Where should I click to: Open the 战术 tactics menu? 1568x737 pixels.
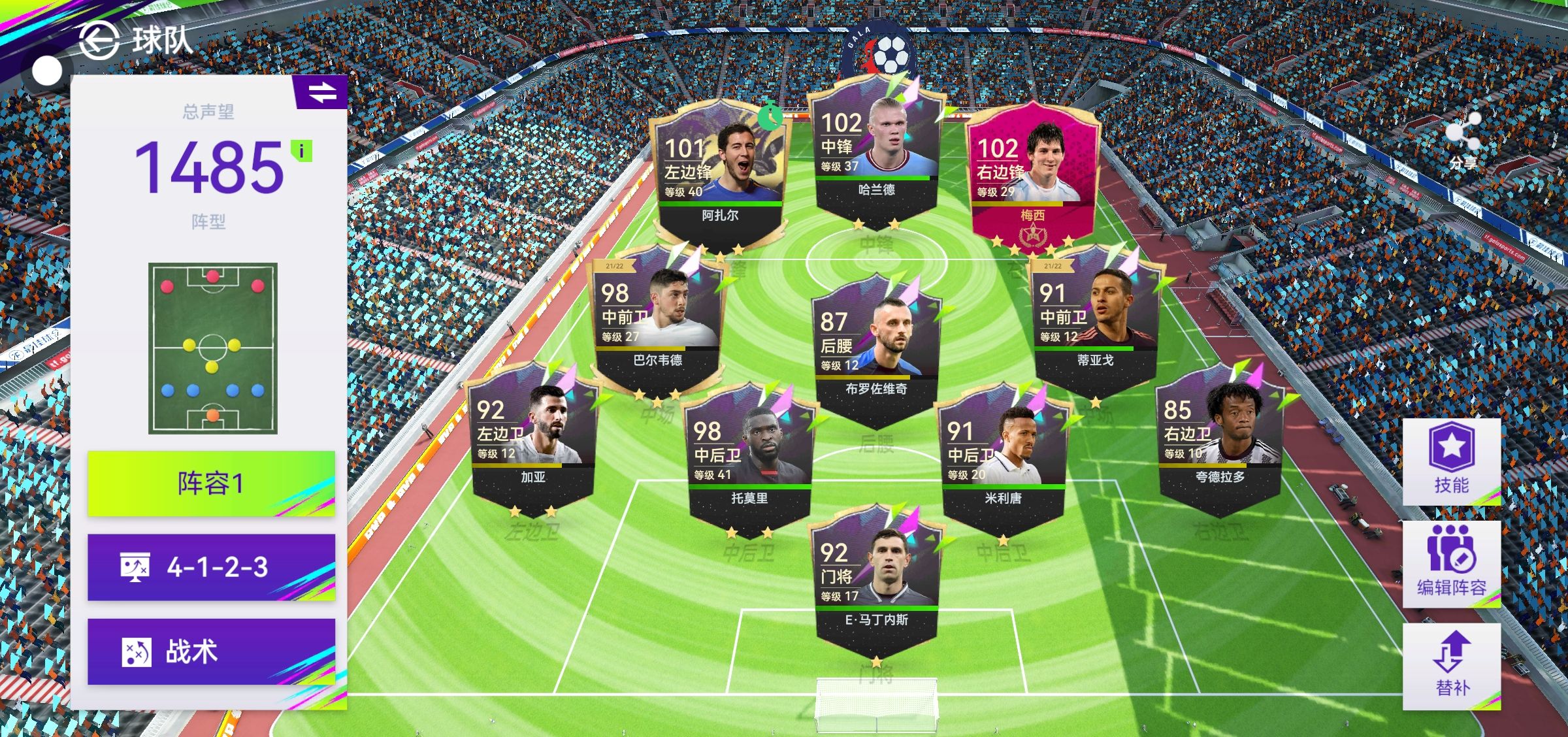[211, 651]
